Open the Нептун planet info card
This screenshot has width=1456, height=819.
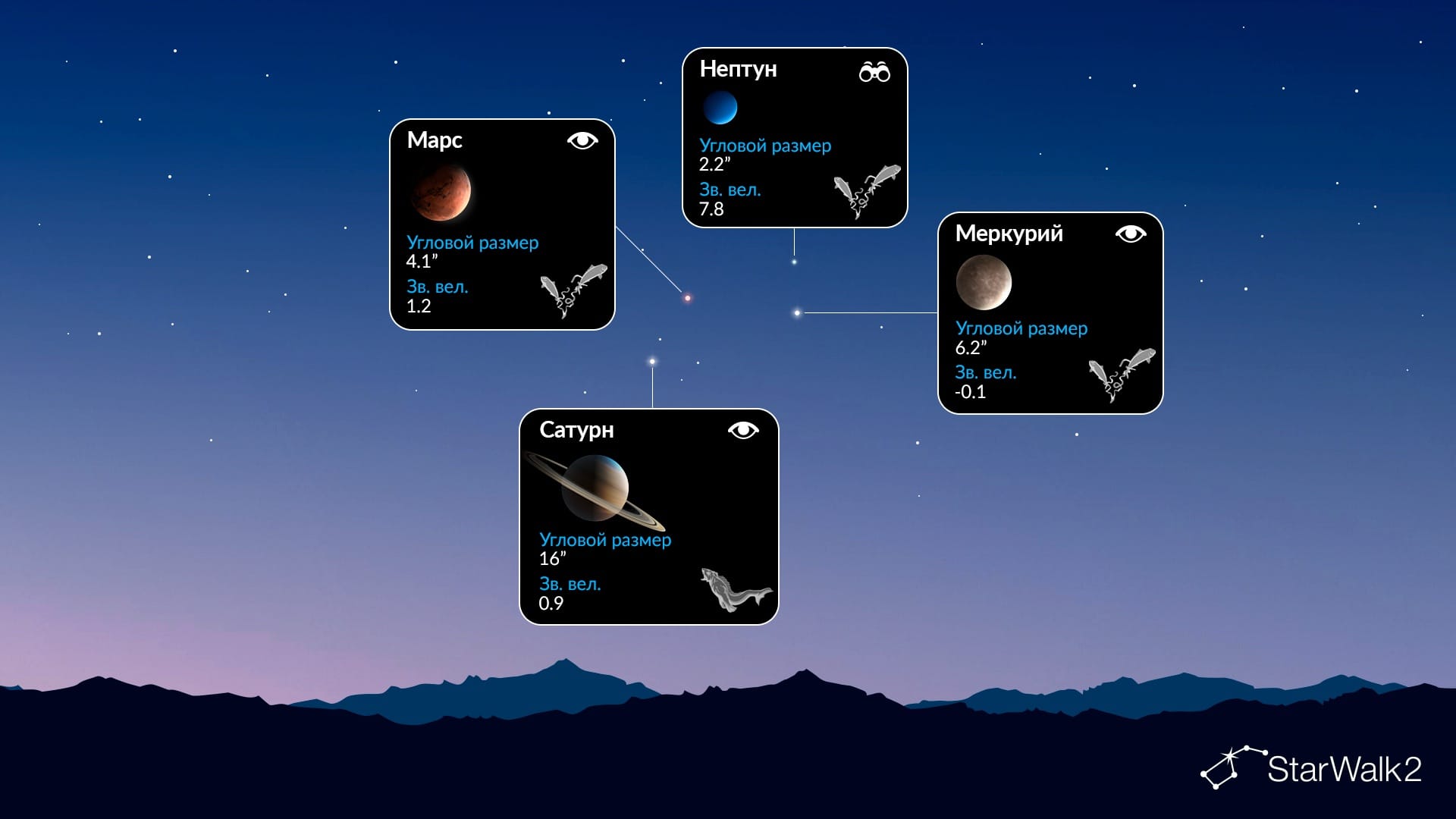tap(795, 137)
